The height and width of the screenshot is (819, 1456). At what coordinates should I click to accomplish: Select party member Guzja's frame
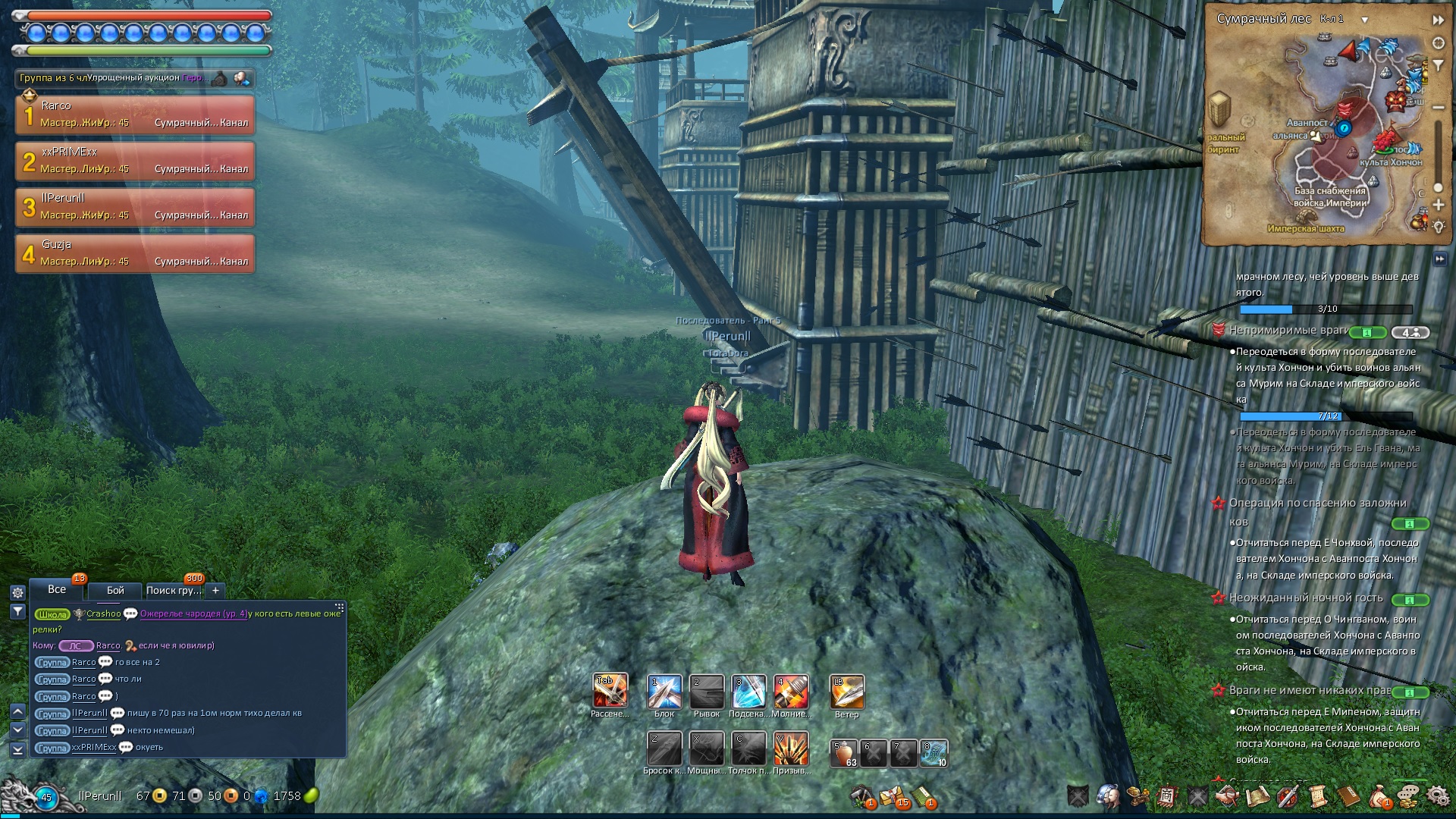tap(135, 253)
